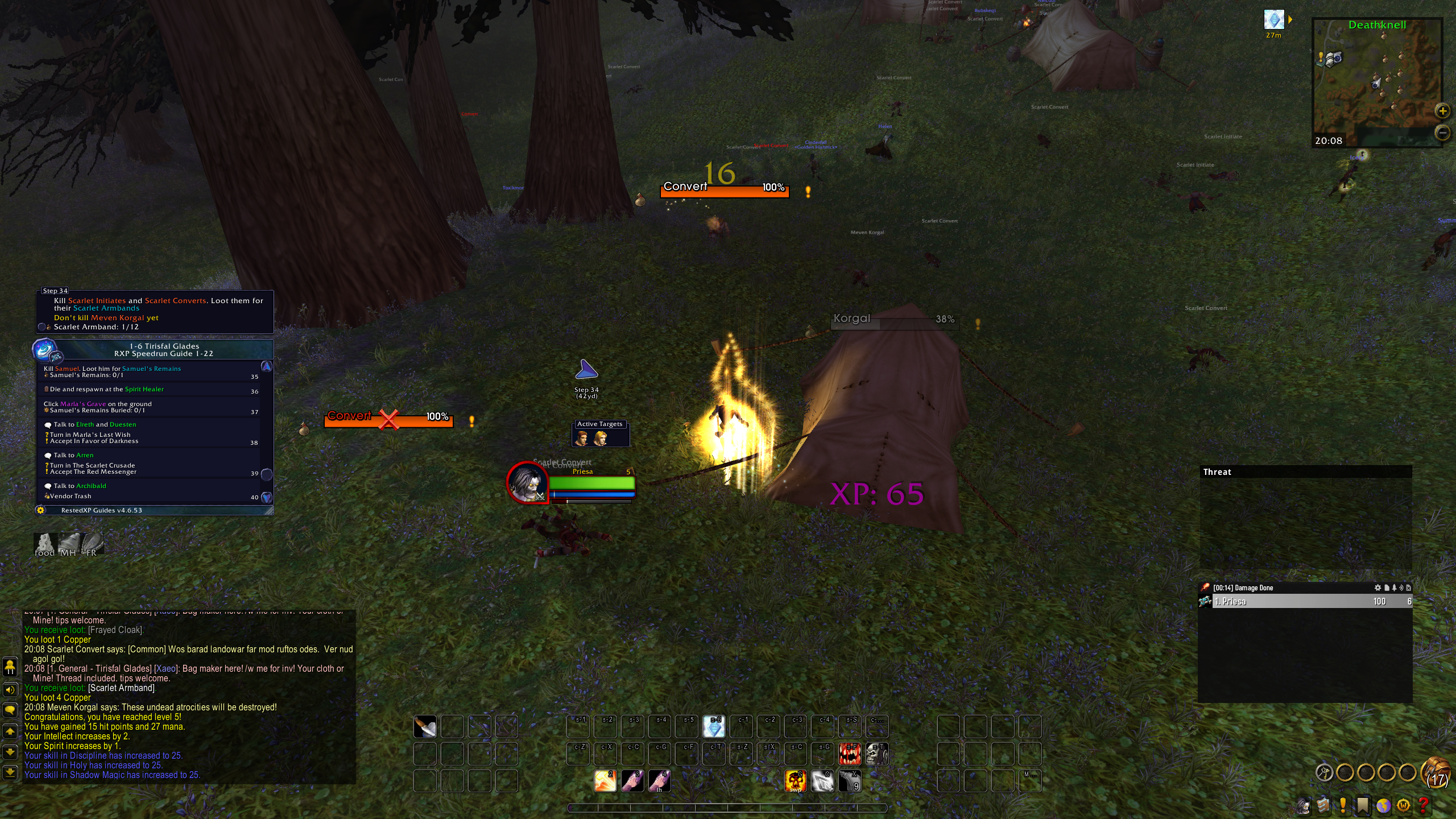Open RestedXP guide settings gear
The height and width of the screenshot is (819, 1456).
[40, 510]
